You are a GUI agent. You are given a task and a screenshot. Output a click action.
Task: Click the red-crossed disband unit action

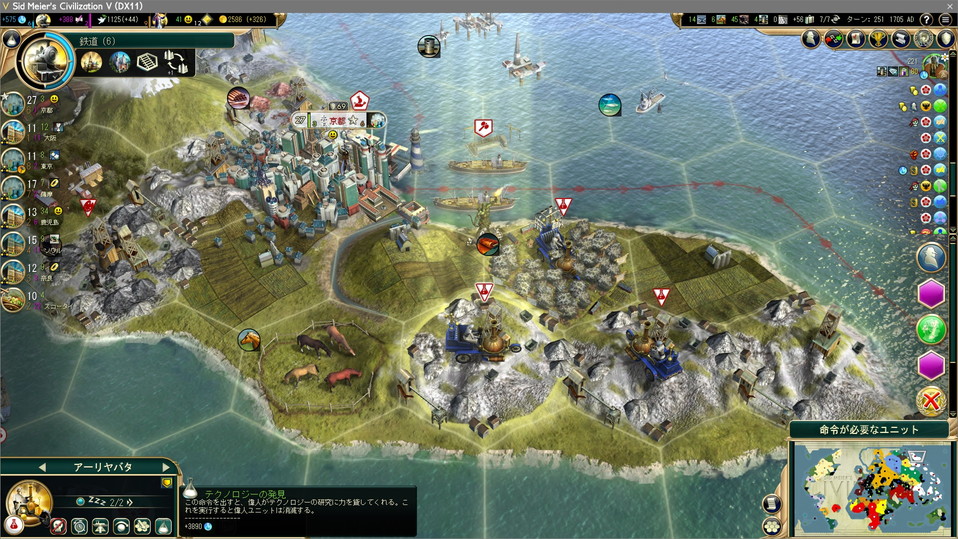59,525
